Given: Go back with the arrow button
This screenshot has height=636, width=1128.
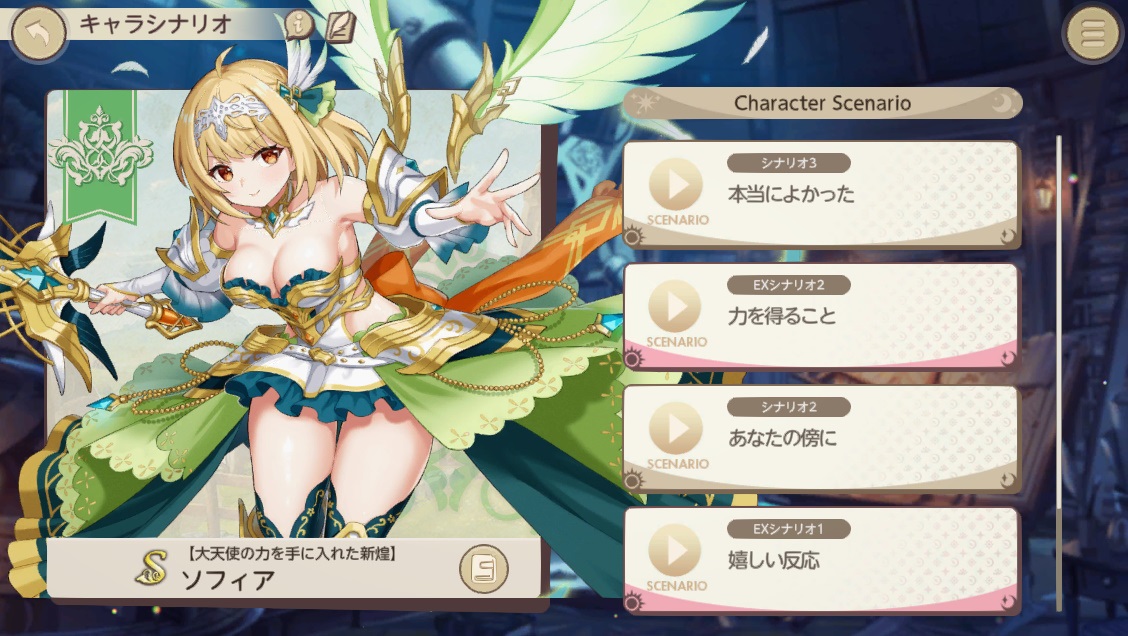Looking at the screenshot, I should click(38, 33).
